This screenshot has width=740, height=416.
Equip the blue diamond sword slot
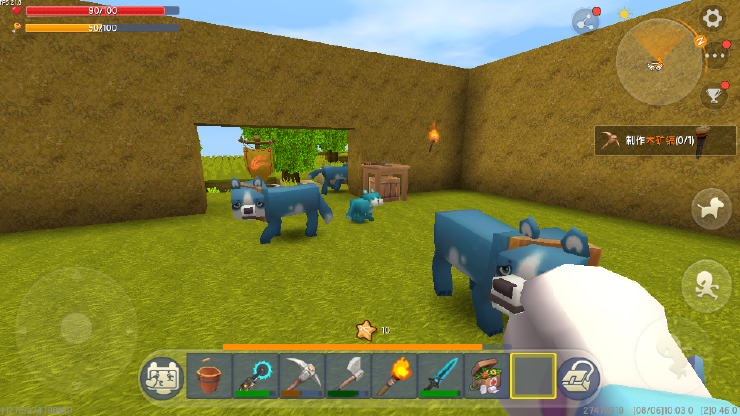point(439,377)
